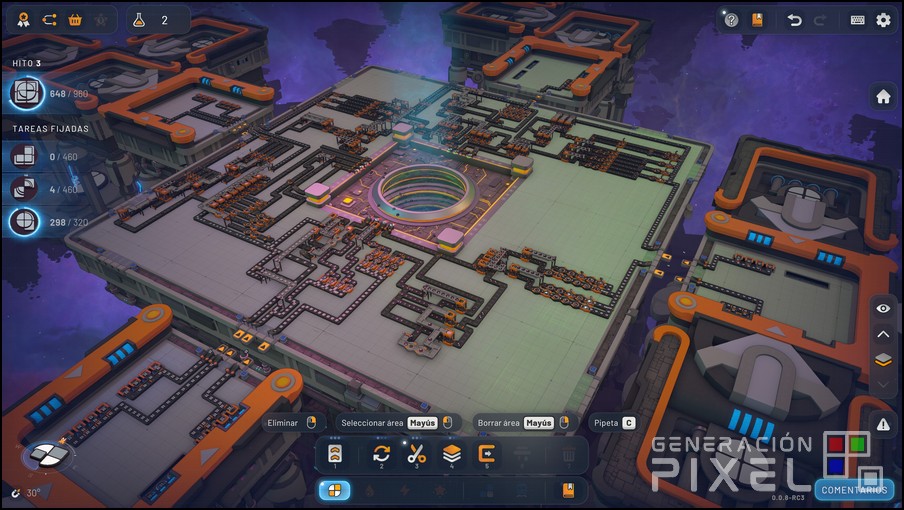904x510 pixels.
Task: Select the rotator tool in slot 2
Action: pos(381,454)
